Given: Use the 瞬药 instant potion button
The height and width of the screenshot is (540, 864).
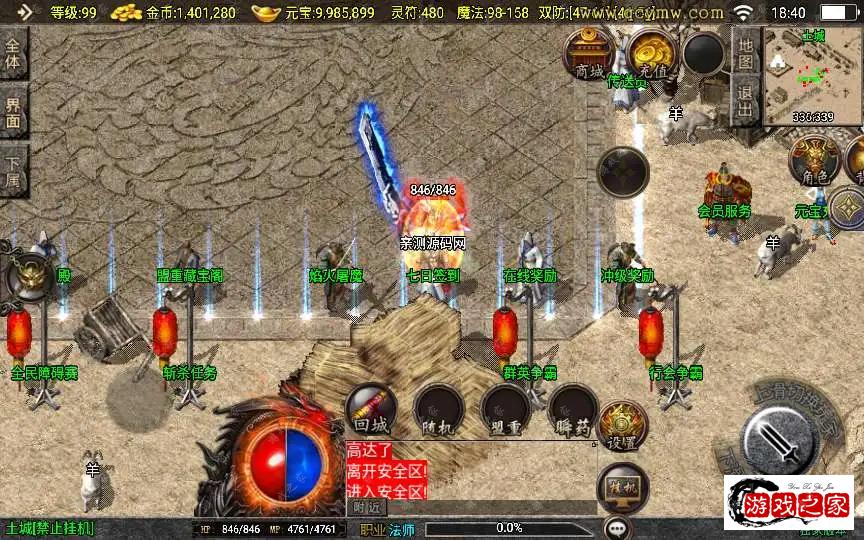Looking at the screenshot, I should coord(573,410).
